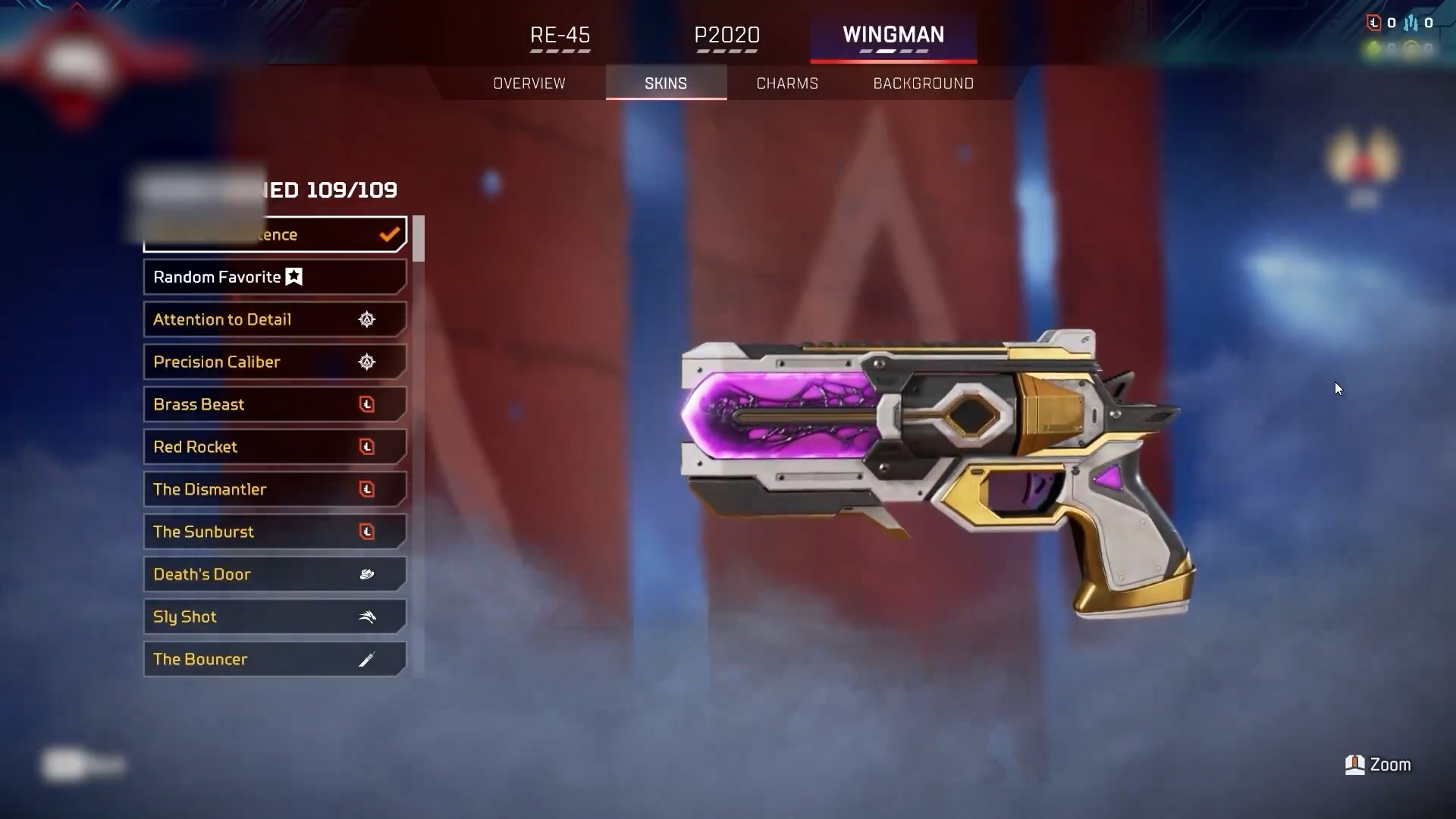Select the Death's Door skin
The image size is (1456, 819).
pyautogui.click(x=275, y=575)
